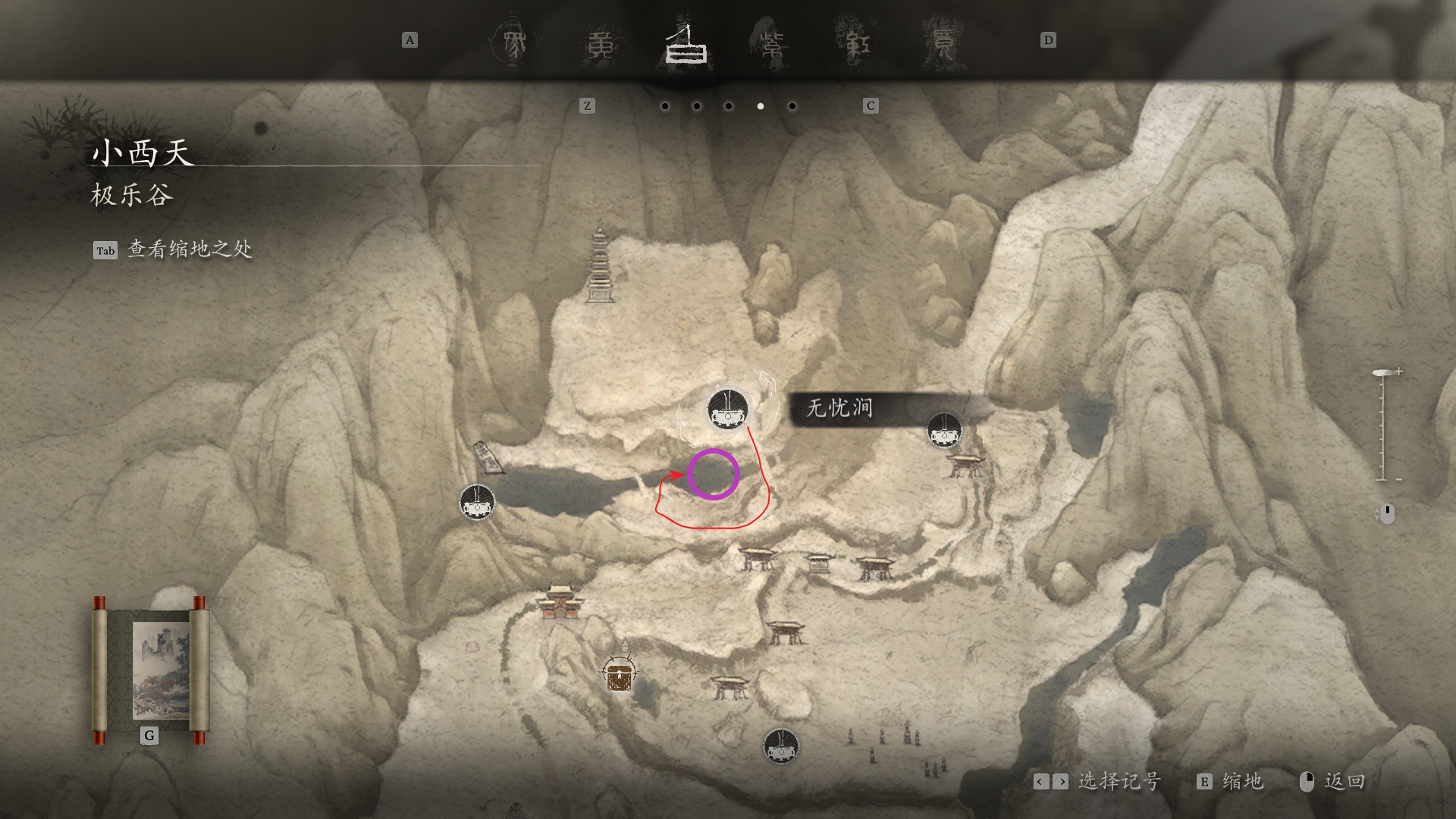This screenshot has width=1456, height=819.
Task: Select the first area page dot
Action: (x=665, y=106)
